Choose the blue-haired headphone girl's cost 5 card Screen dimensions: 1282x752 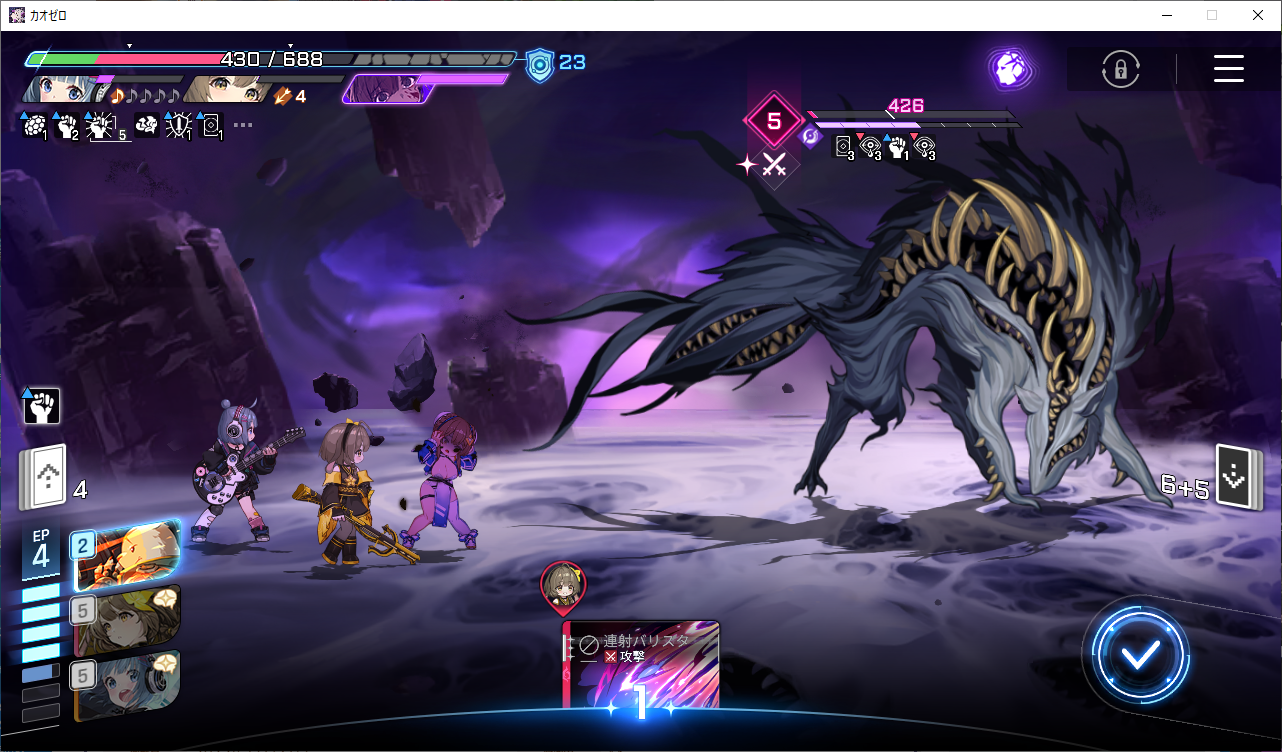[x=127, y=685]
